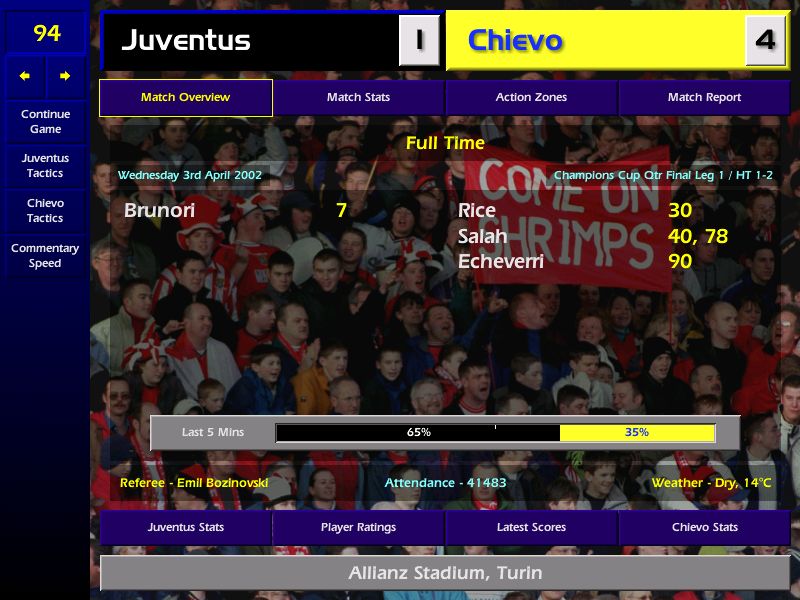This screenshot has width=800, height=600.
Task: Select the Chievo team name header
Action: point(515,41)
